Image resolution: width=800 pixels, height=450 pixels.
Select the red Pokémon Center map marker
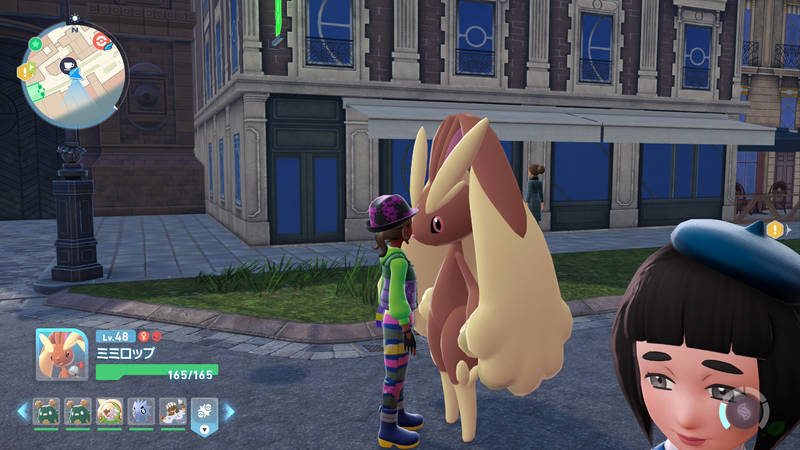[x=100, y=41]
